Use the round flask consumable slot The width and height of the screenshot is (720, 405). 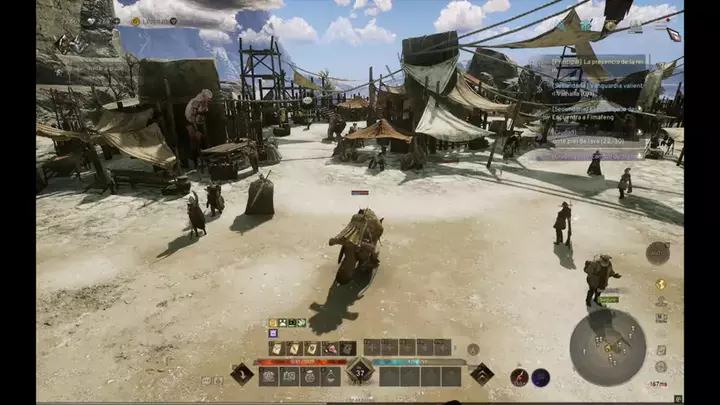pyautogui.click(x=330, y=376)
